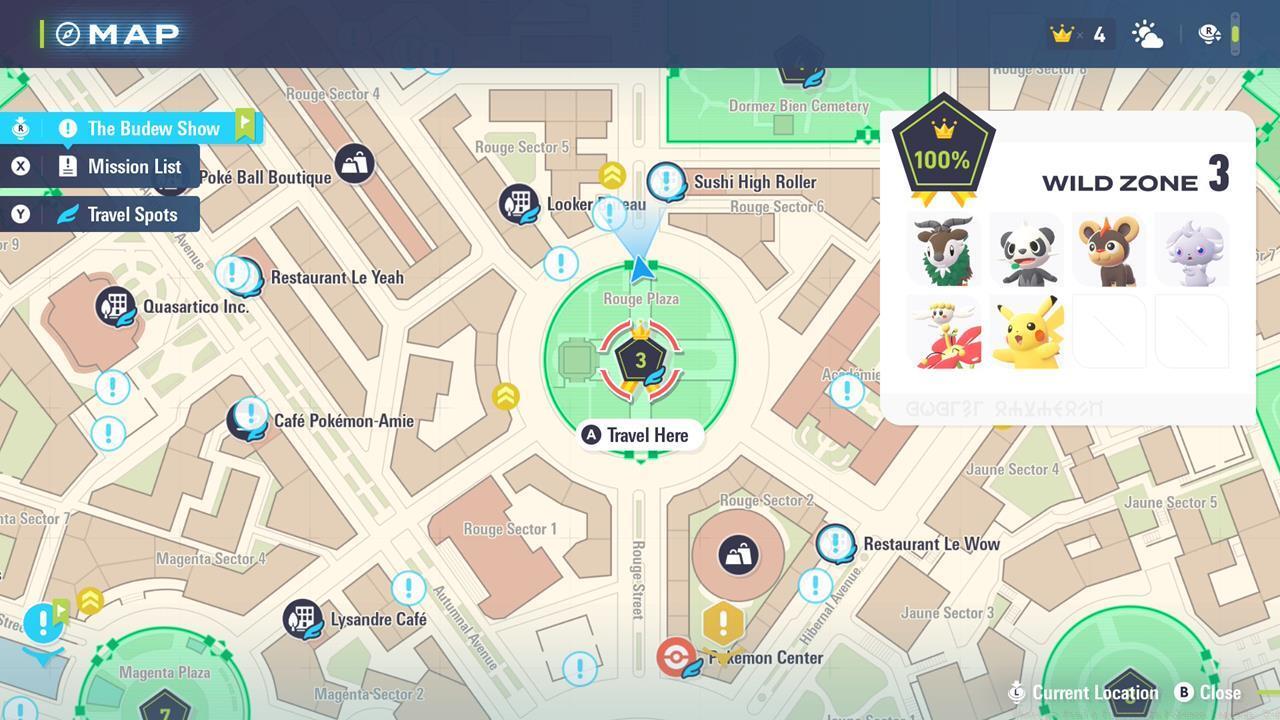The image size is (1280, 720).
Task: Click the vertical gauge beside the R badge
Action: click(1237, 33)
